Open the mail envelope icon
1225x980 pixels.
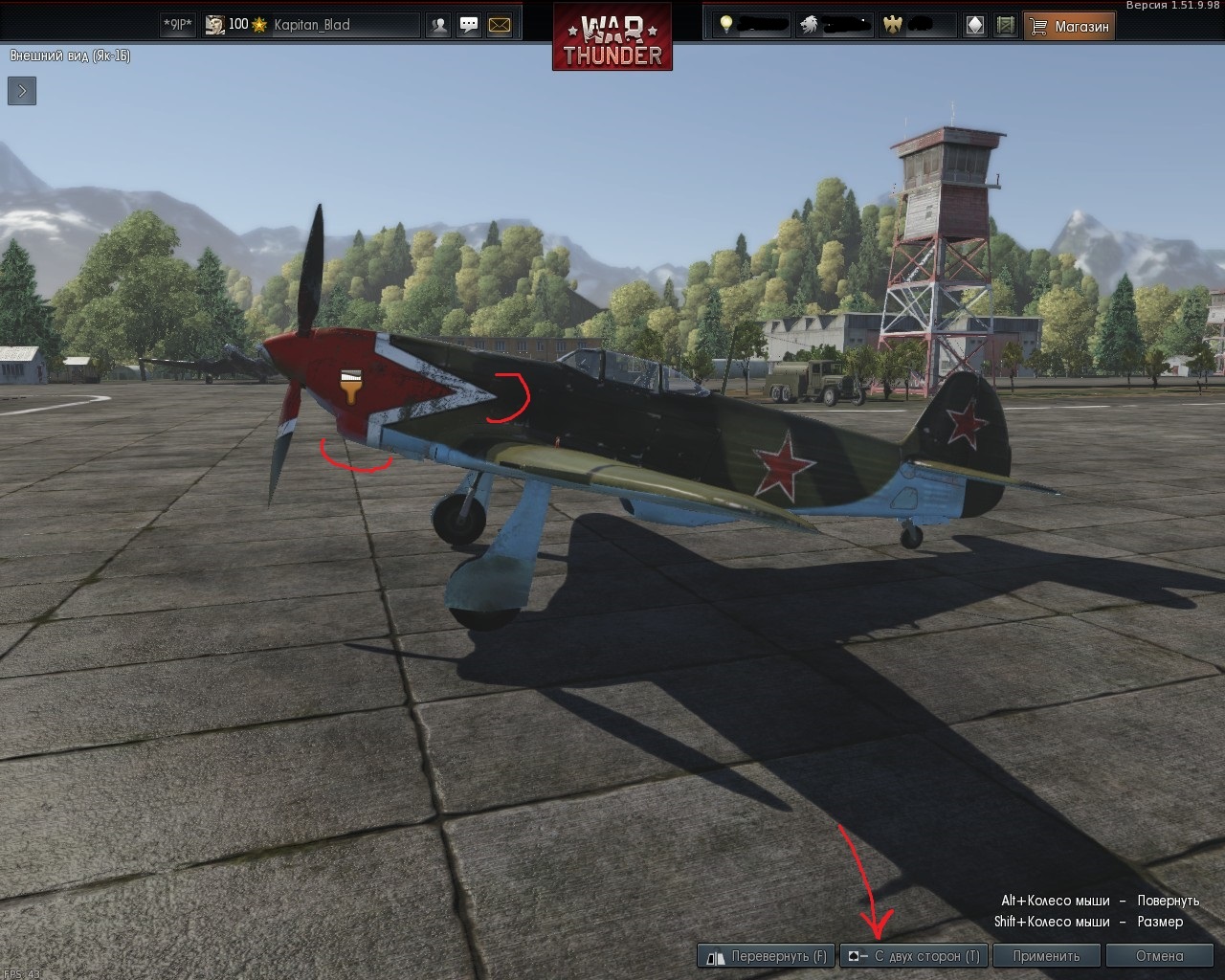(500, 26)
